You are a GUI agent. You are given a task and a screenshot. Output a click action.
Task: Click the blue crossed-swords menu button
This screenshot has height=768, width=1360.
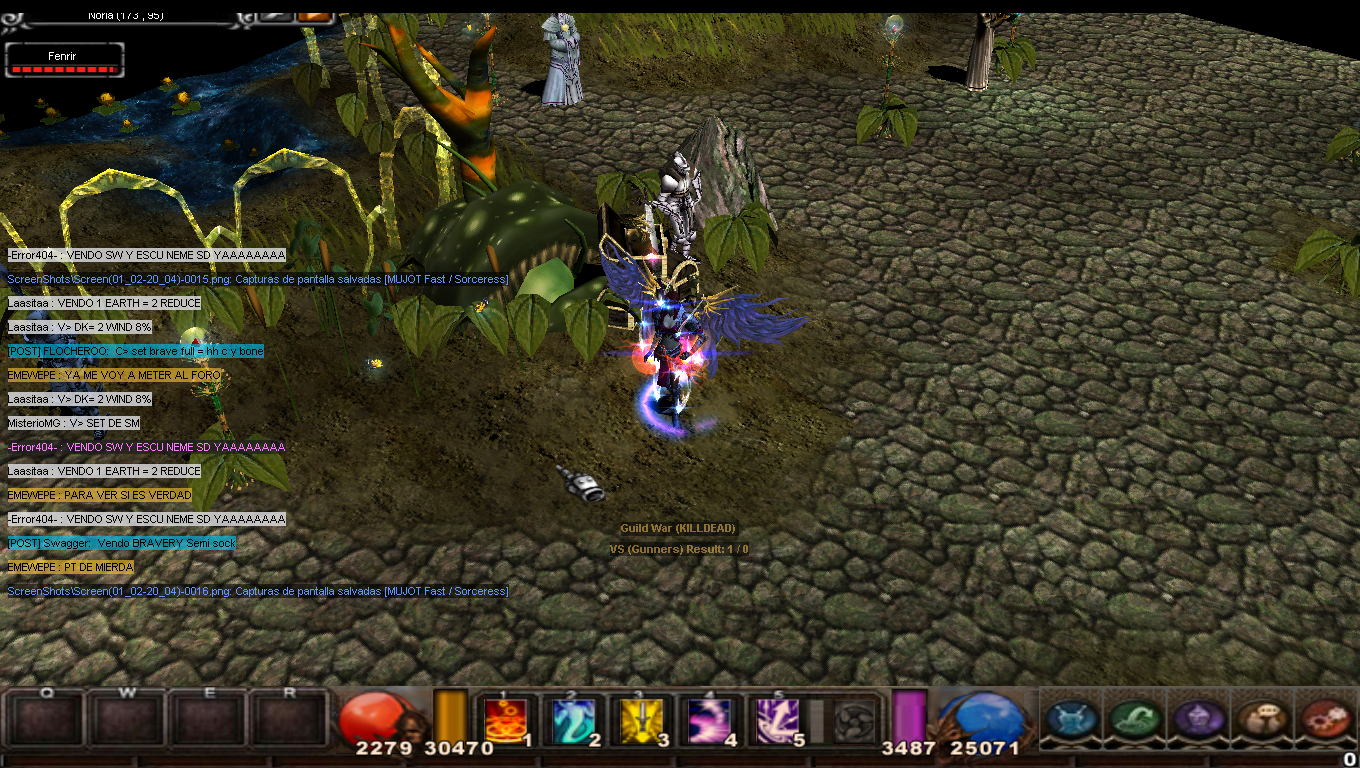click(1071, 719)
